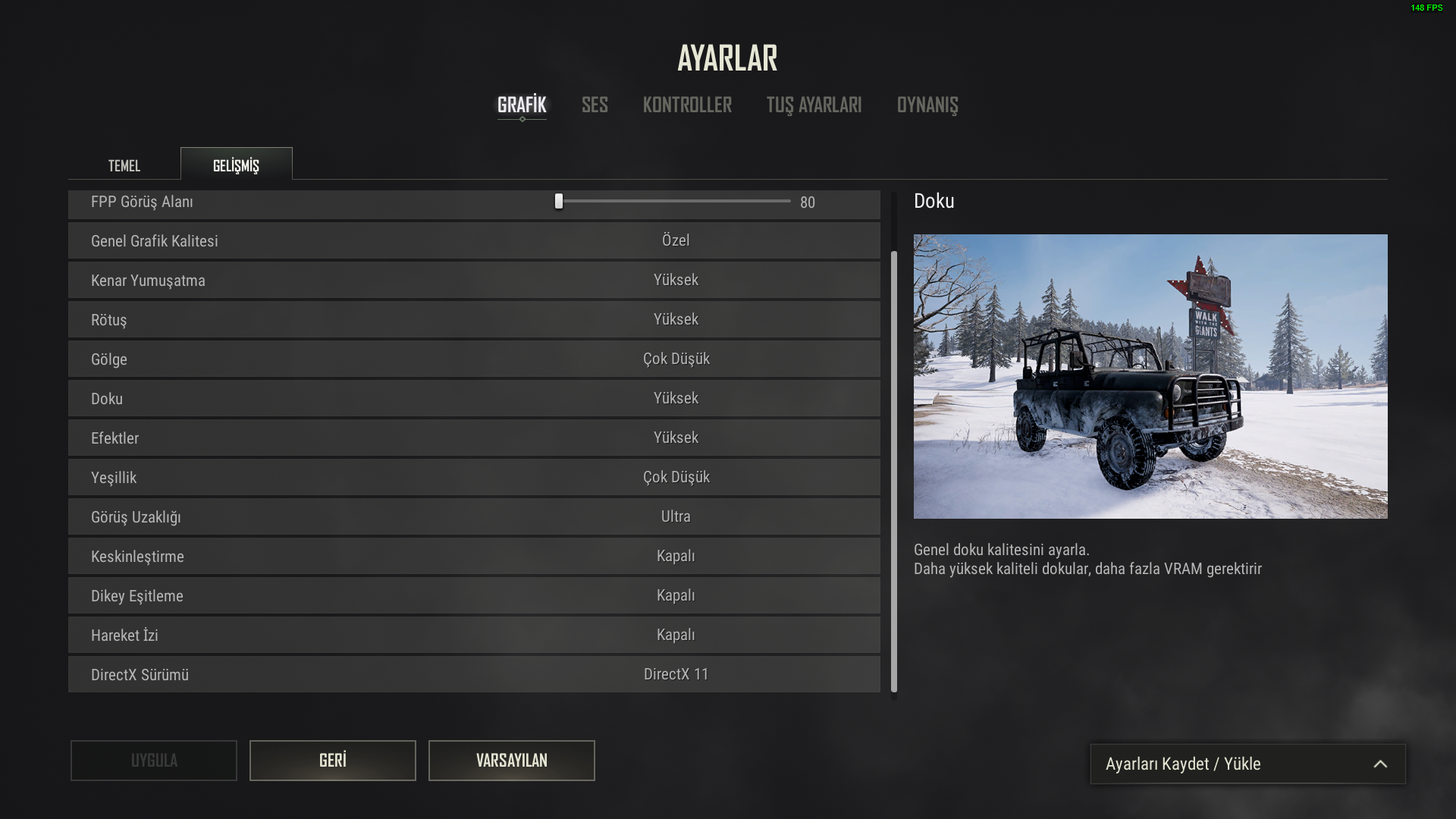Select the Efektler quality row
Screen dimensions: 1456x819
[676, 438]
